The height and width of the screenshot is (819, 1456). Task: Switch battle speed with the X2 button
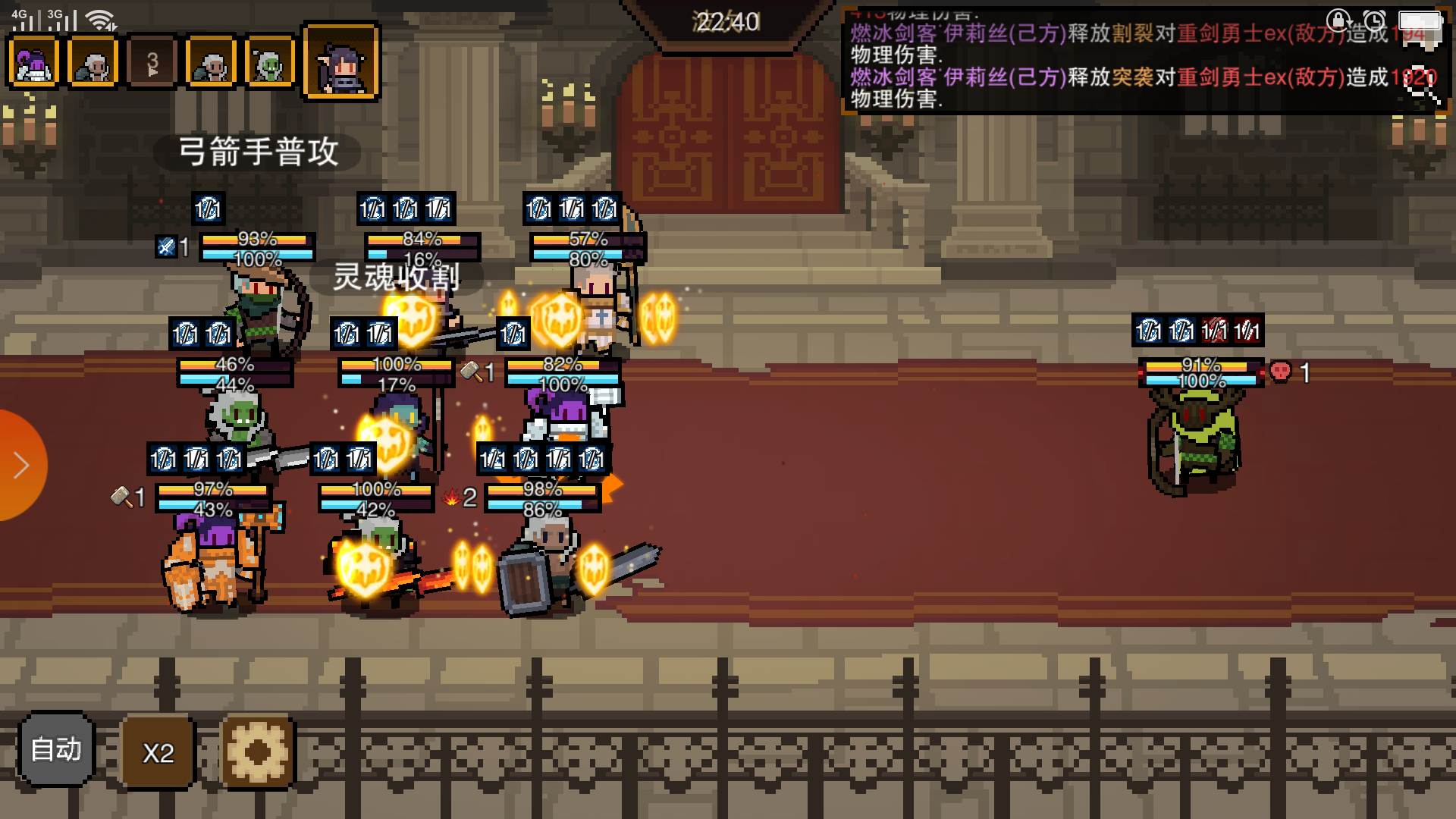click(x=158, y=752)
